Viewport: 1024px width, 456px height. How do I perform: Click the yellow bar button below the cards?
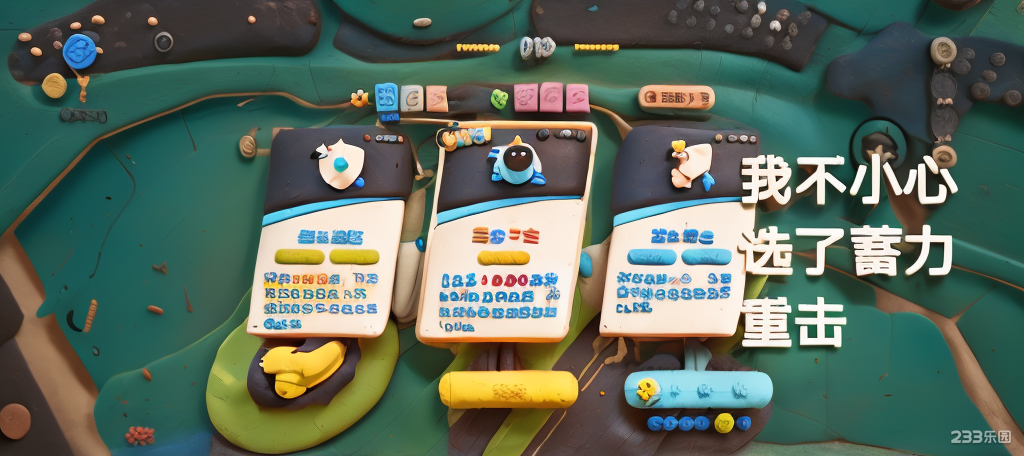click(508, 389)
